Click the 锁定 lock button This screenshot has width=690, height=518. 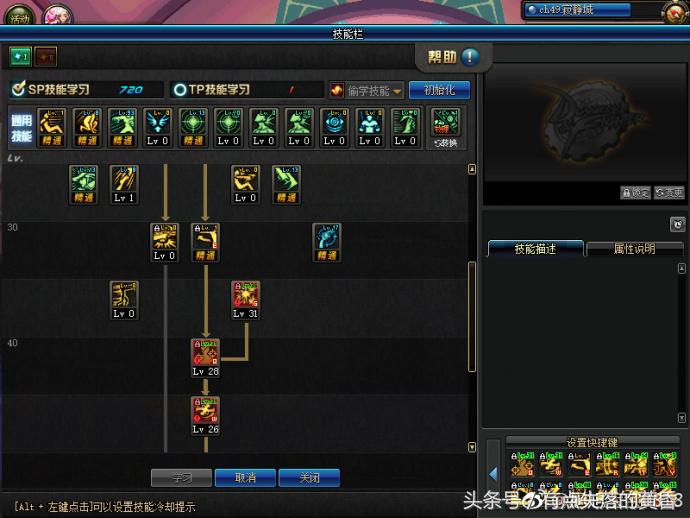click(x=635, y=193)
